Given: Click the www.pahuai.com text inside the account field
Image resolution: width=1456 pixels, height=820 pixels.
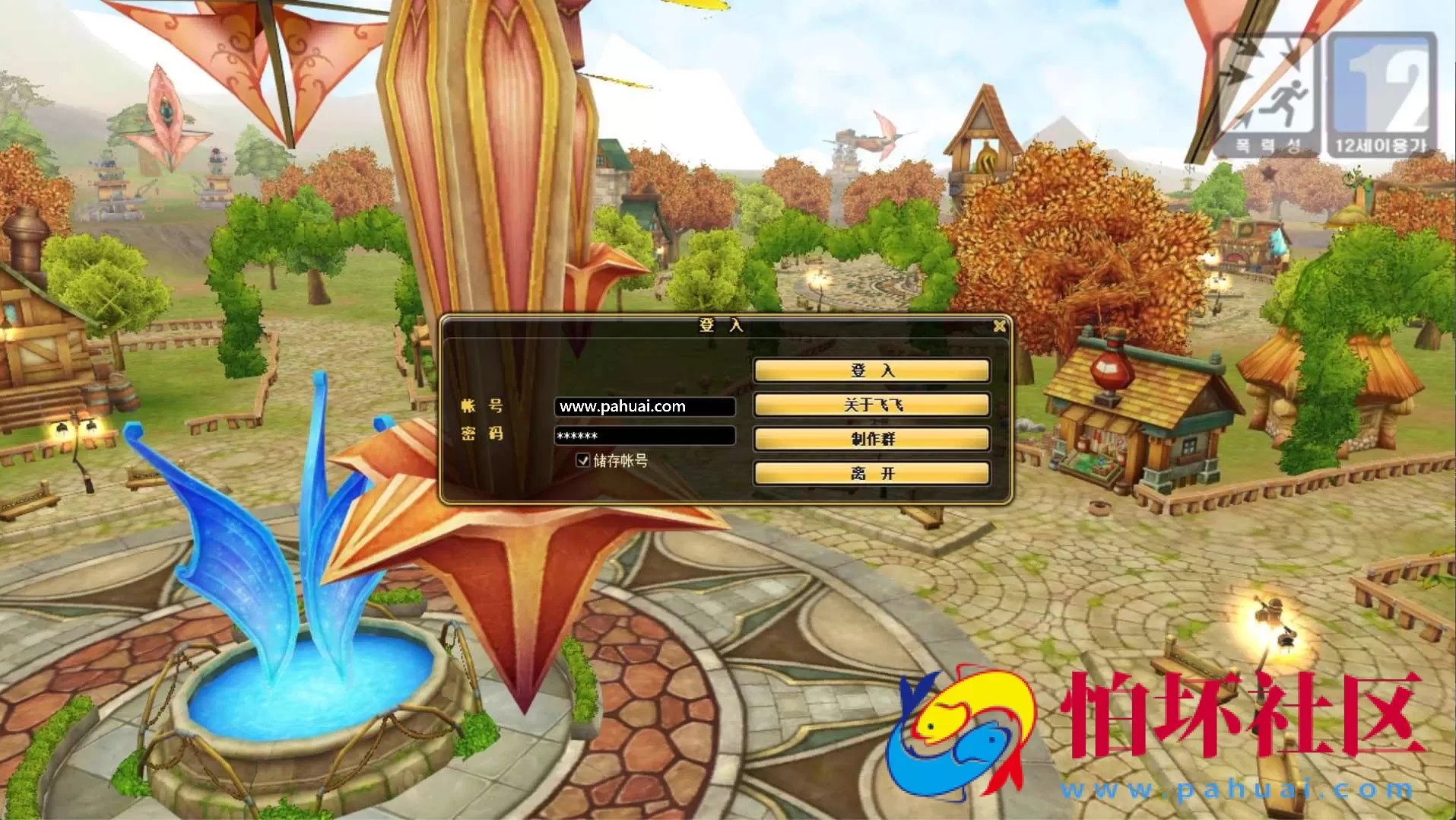Looking at the screenshot, I should pos(621,405).
